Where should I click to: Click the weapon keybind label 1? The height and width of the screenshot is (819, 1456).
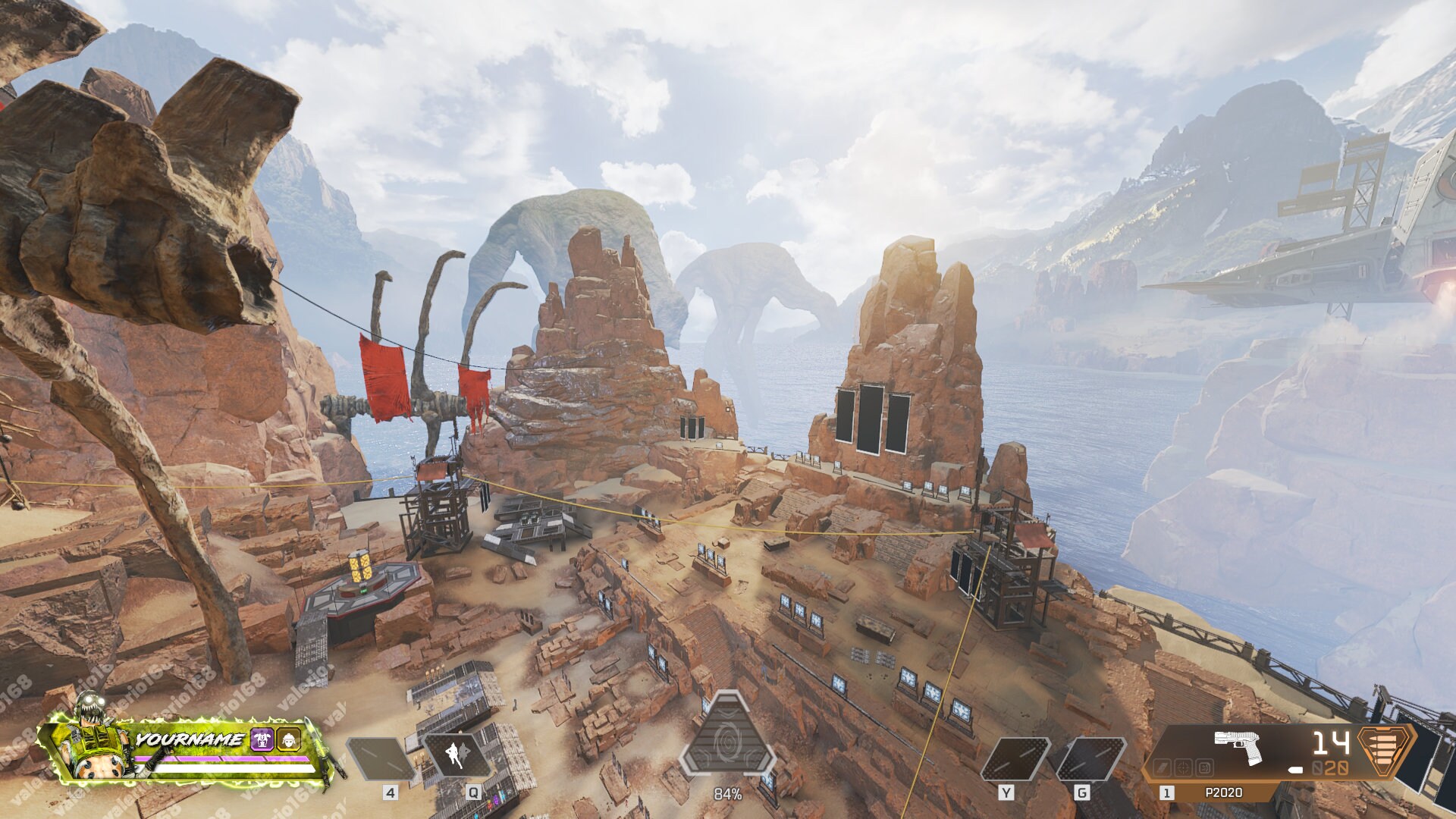[1166, 794]
